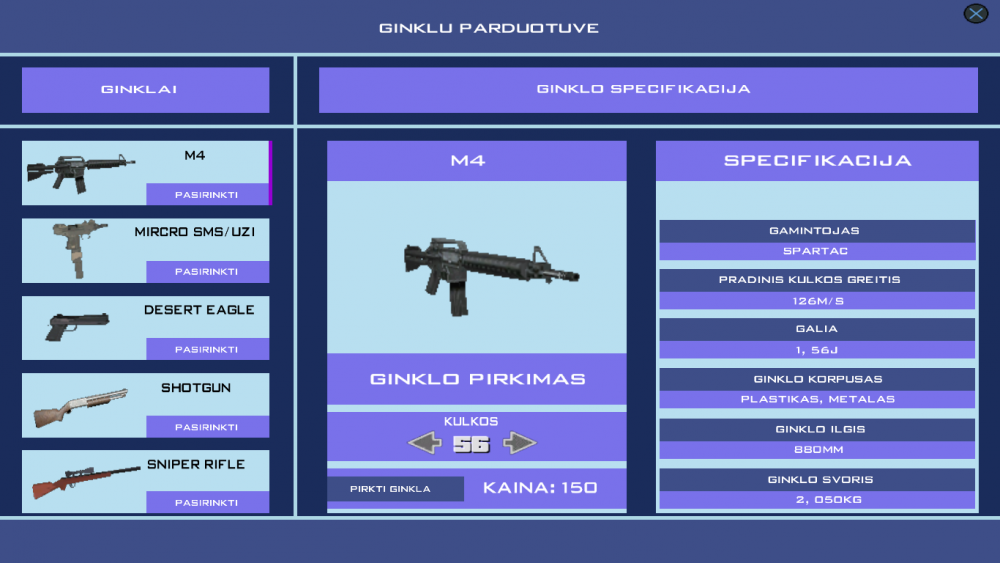Screen dimensions: 1000x563
Task: Pick the Desert Eagle's Pasirinkti button
Action: pyautogui.click(x=207, y=349)
